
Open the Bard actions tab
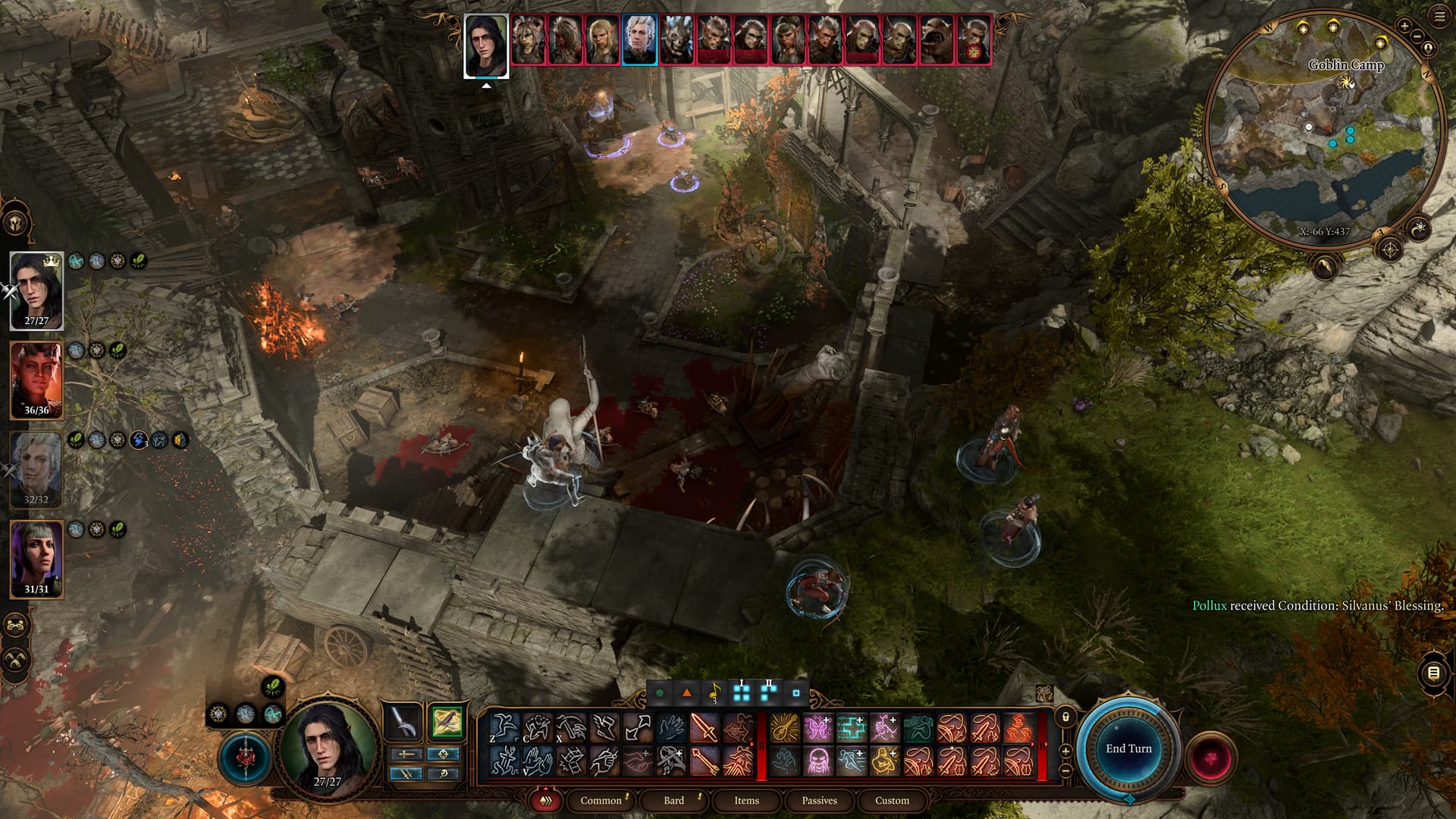[673, 800]
